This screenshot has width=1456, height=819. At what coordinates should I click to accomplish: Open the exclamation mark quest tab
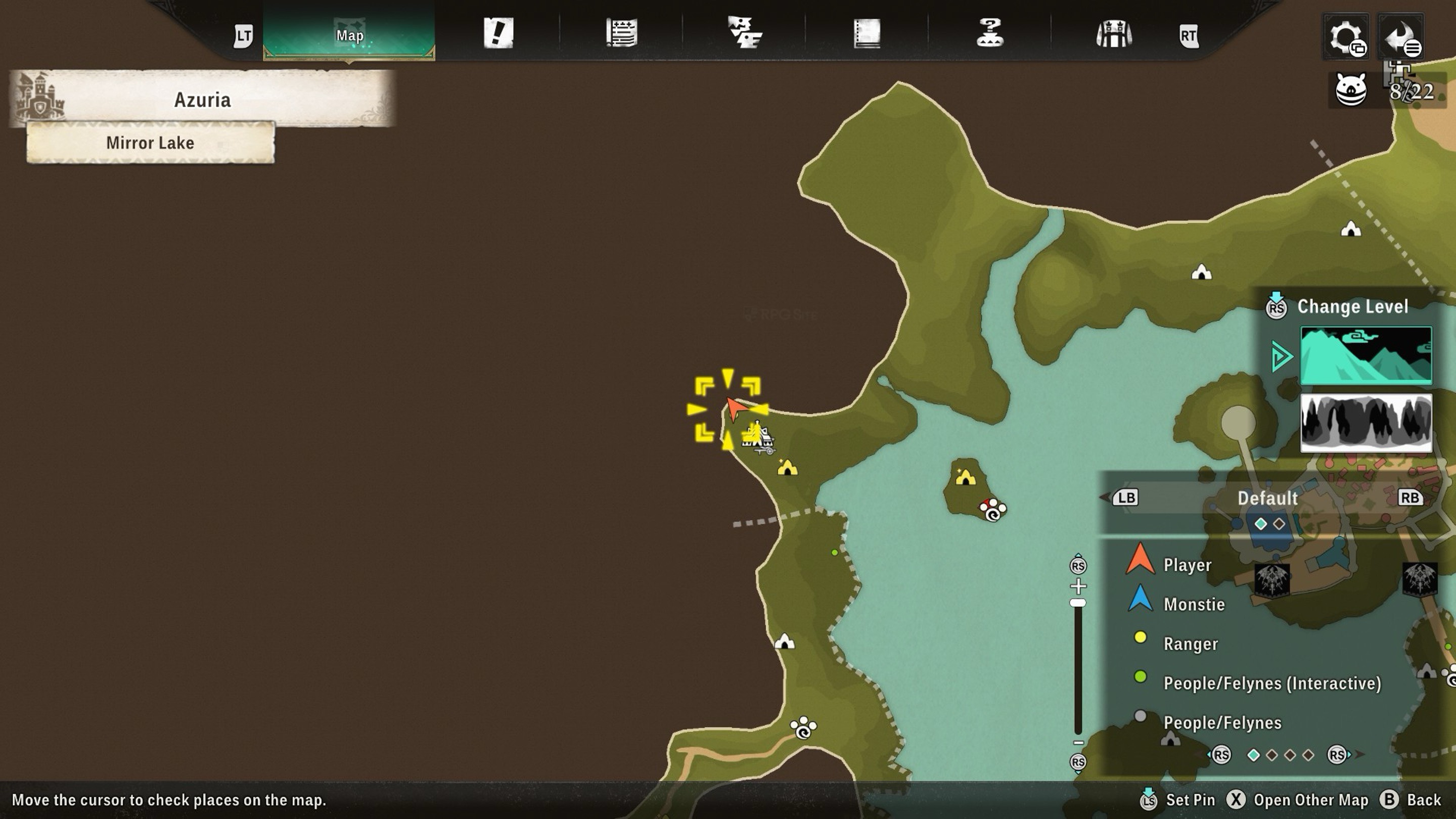coord(498,33)
